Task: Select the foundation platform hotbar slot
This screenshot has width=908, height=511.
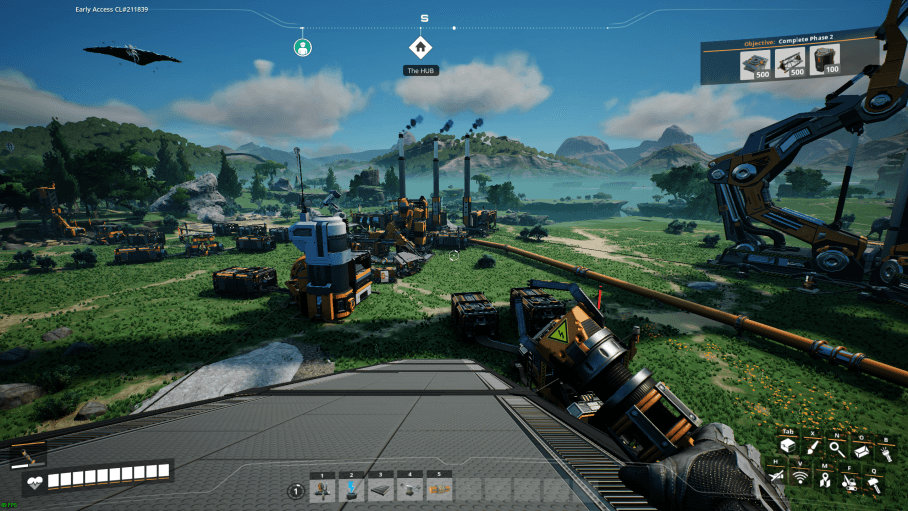Action: tap(380, 488)
